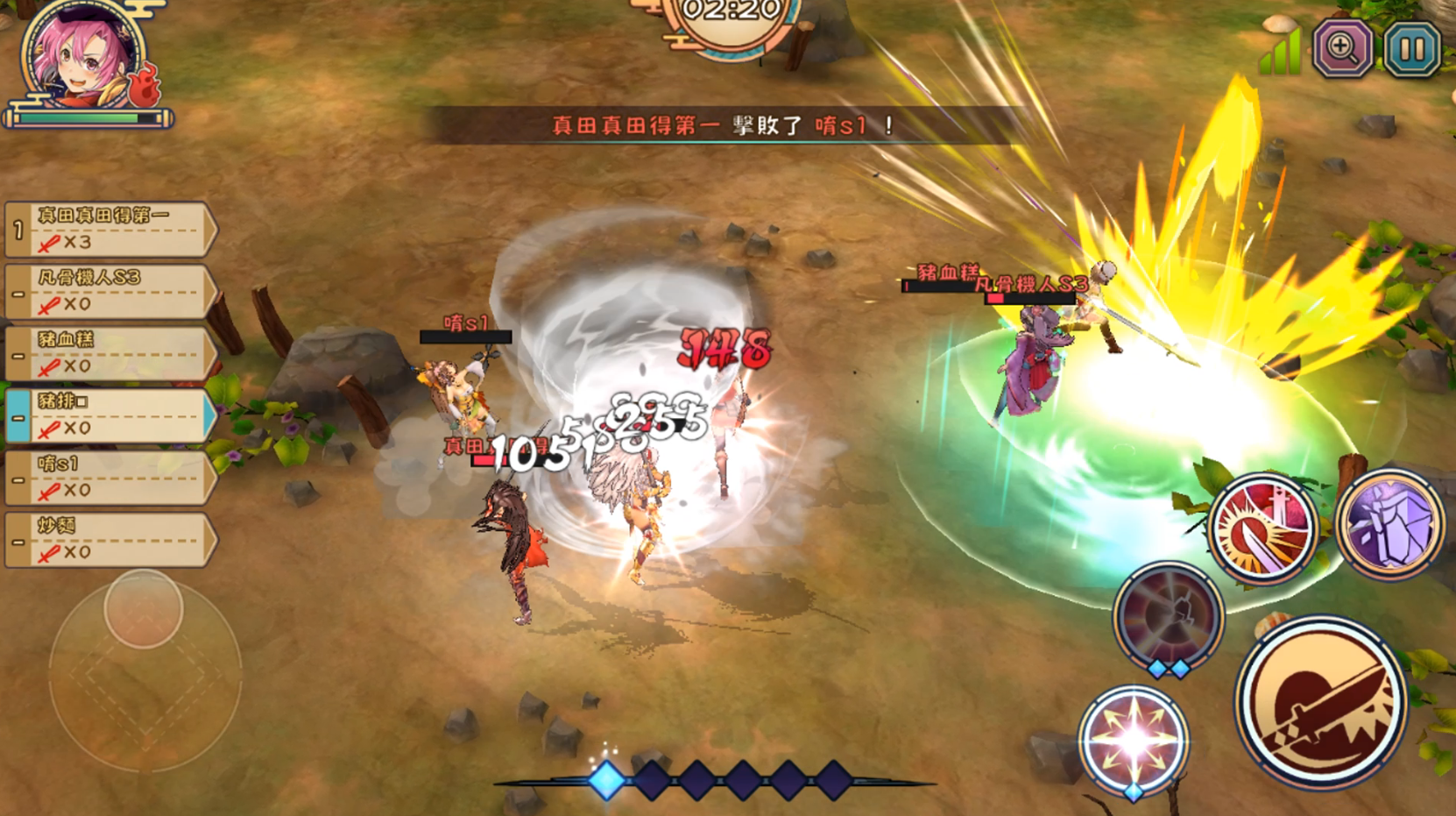This screenshot has height=816, width=1456.
Task: Choose the 炒麵 scoreboard entry
Action: click(110, 540)
